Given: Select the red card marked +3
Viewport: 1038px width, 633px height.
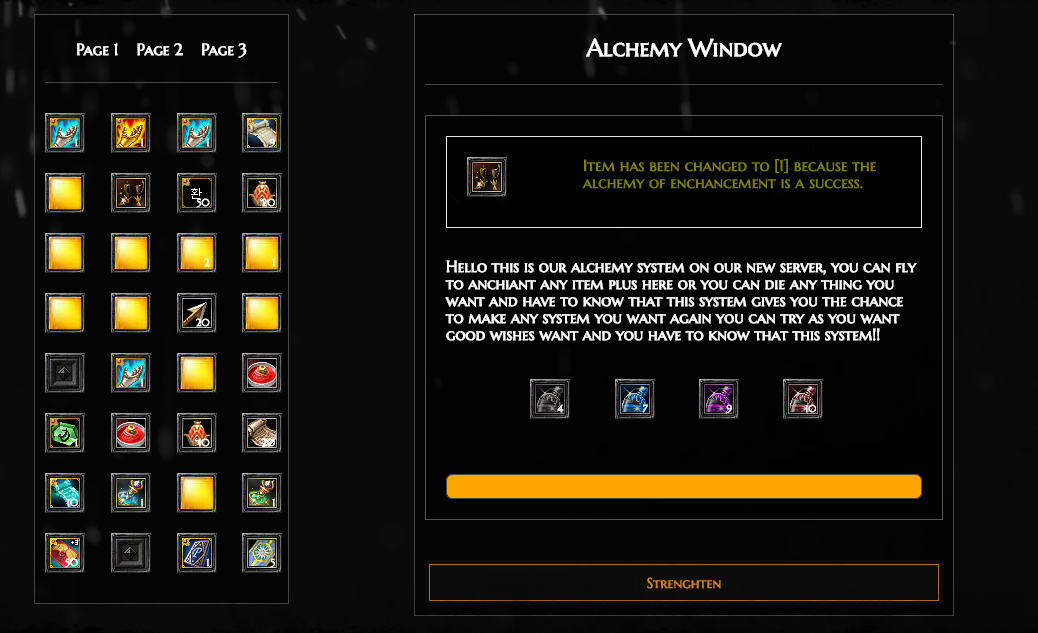Looking at the screenshot, I should (65, 553).
